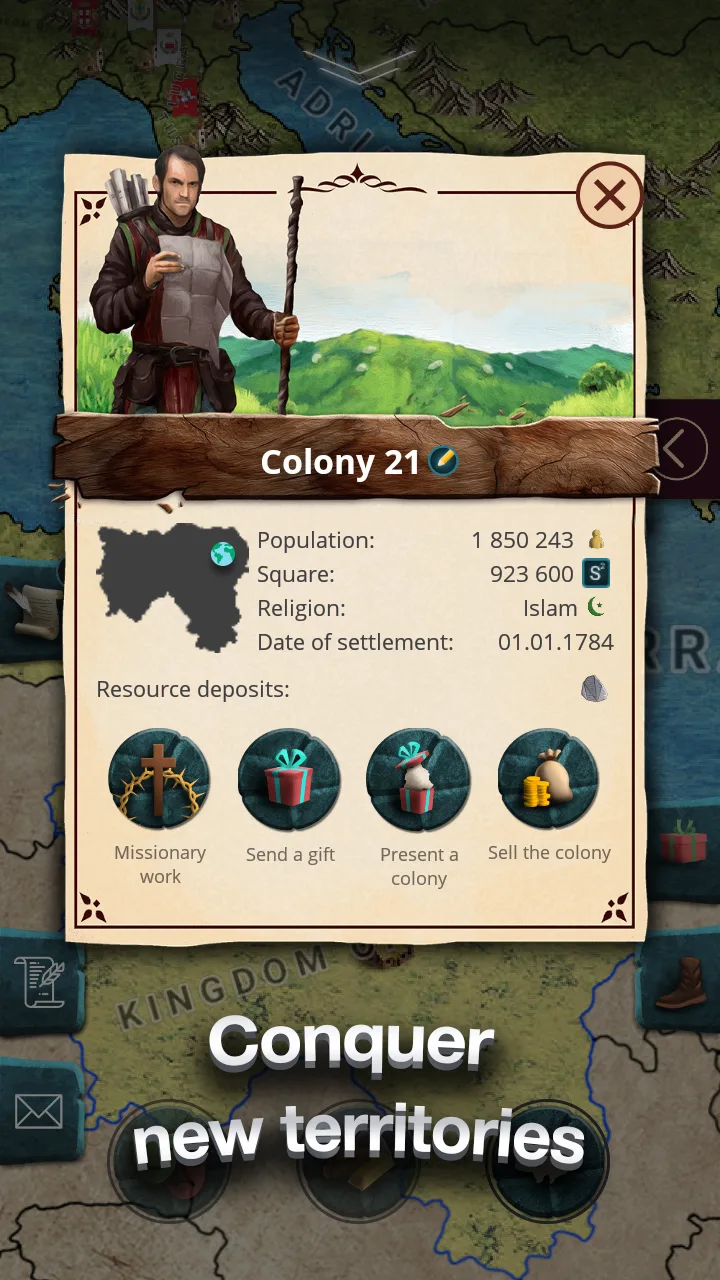Open the envelope mail button
This screenshot has width=720, height=1280.
pos(39,1111)
